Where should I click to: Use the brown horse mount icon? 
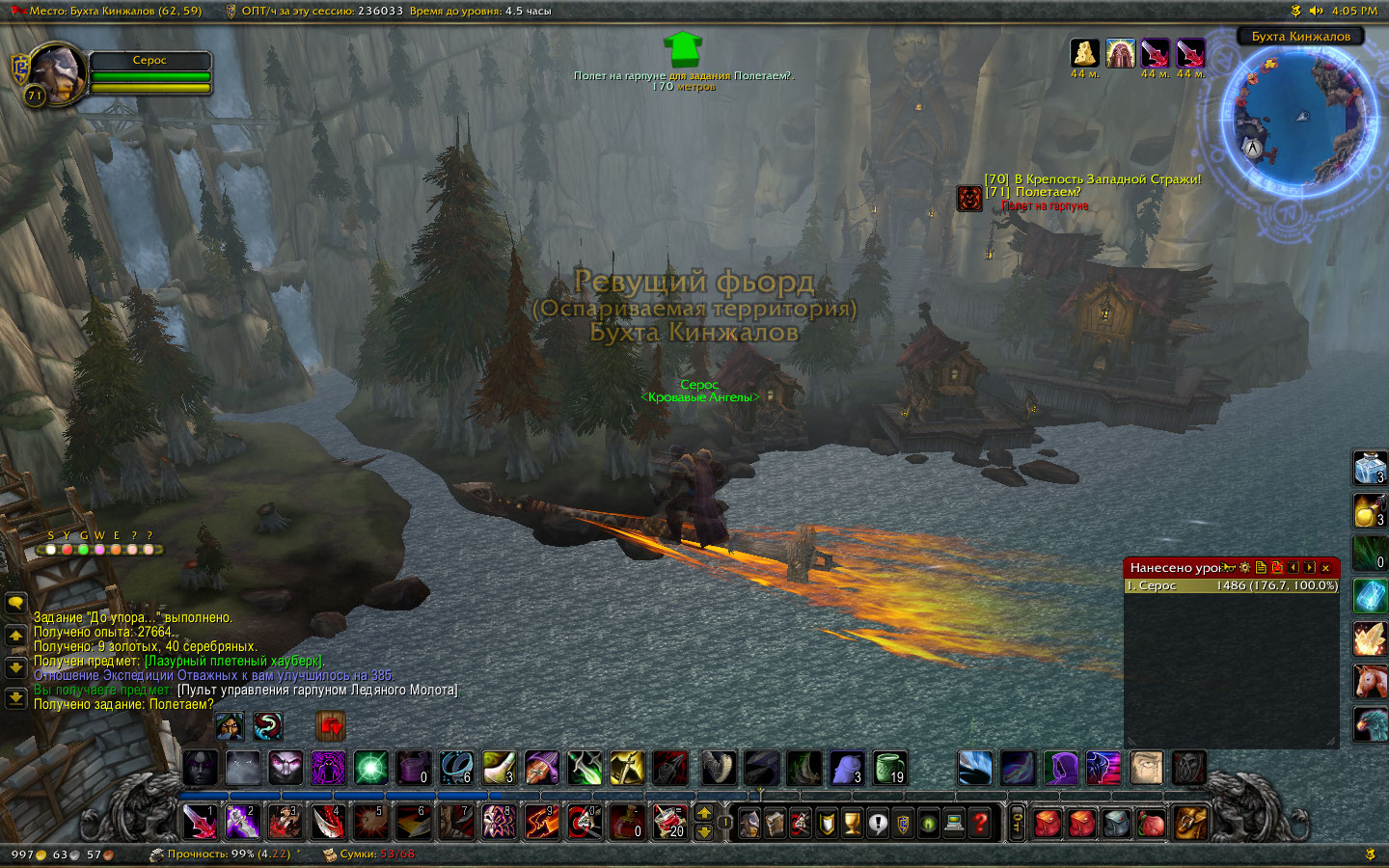coord(1370,681)
